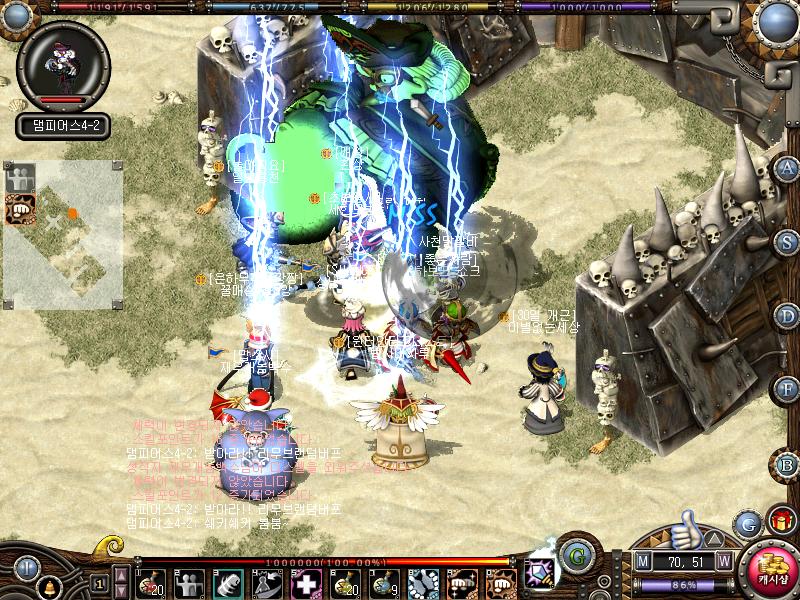The image size is (800, 600).
Task: Click the M button beside the coordinates
Action: pyautogui.click(x=642, y=562)
